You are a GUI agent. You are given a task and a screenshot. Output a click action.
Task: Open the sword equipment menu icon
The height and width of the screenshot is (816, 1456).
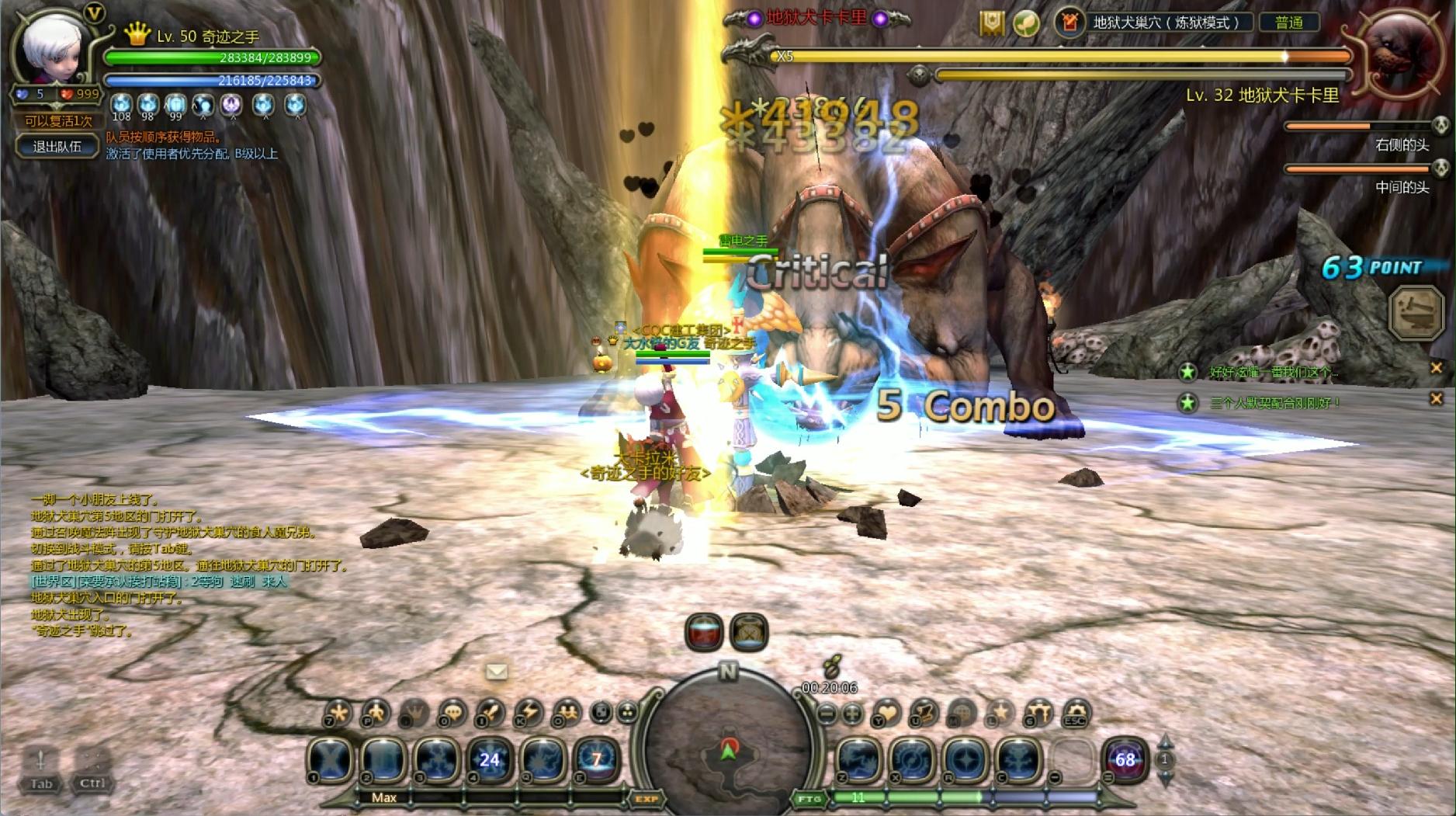pos(490,712)
